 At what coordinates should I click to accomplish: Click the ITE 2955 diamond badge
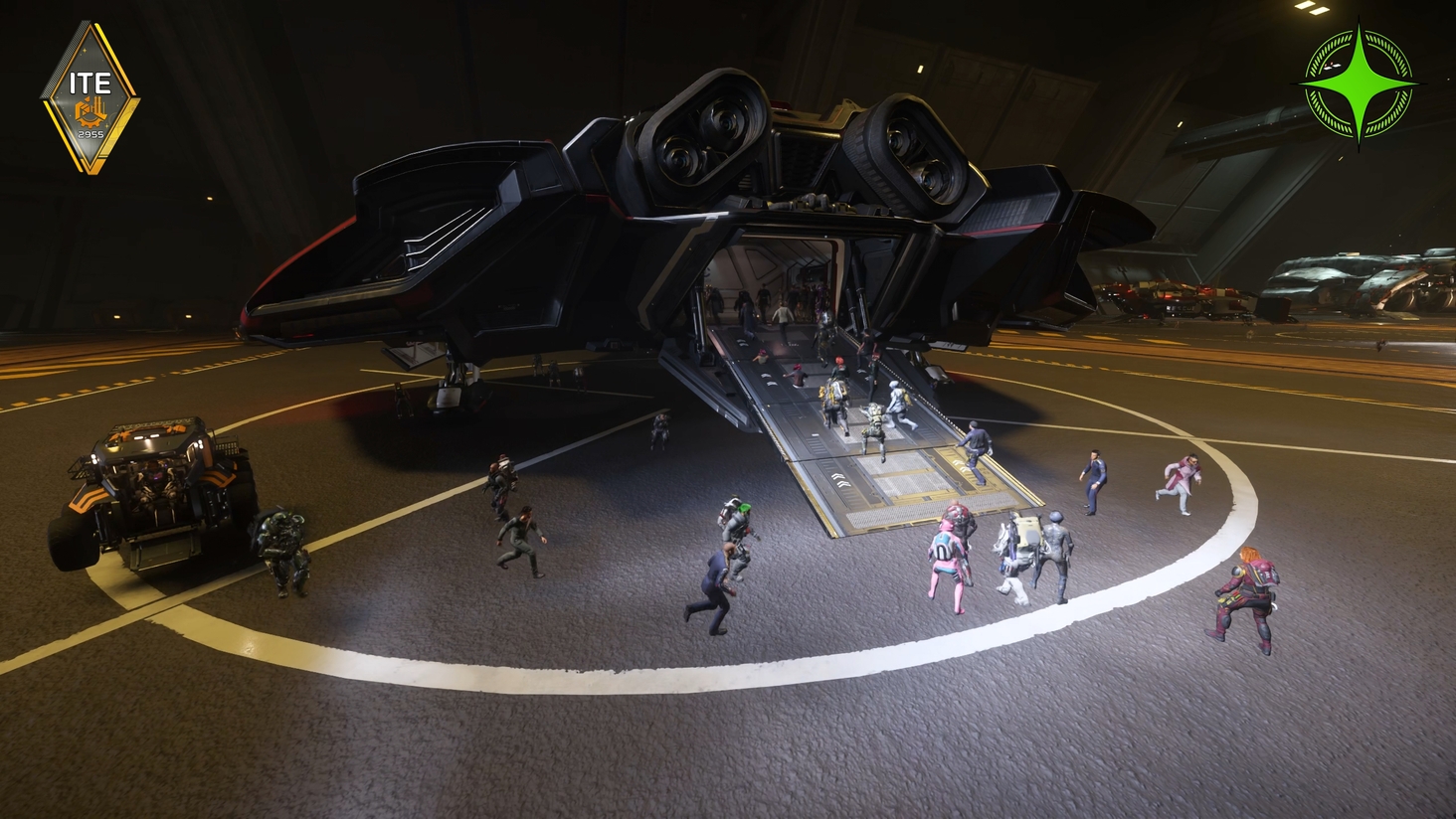click(90, 97)
